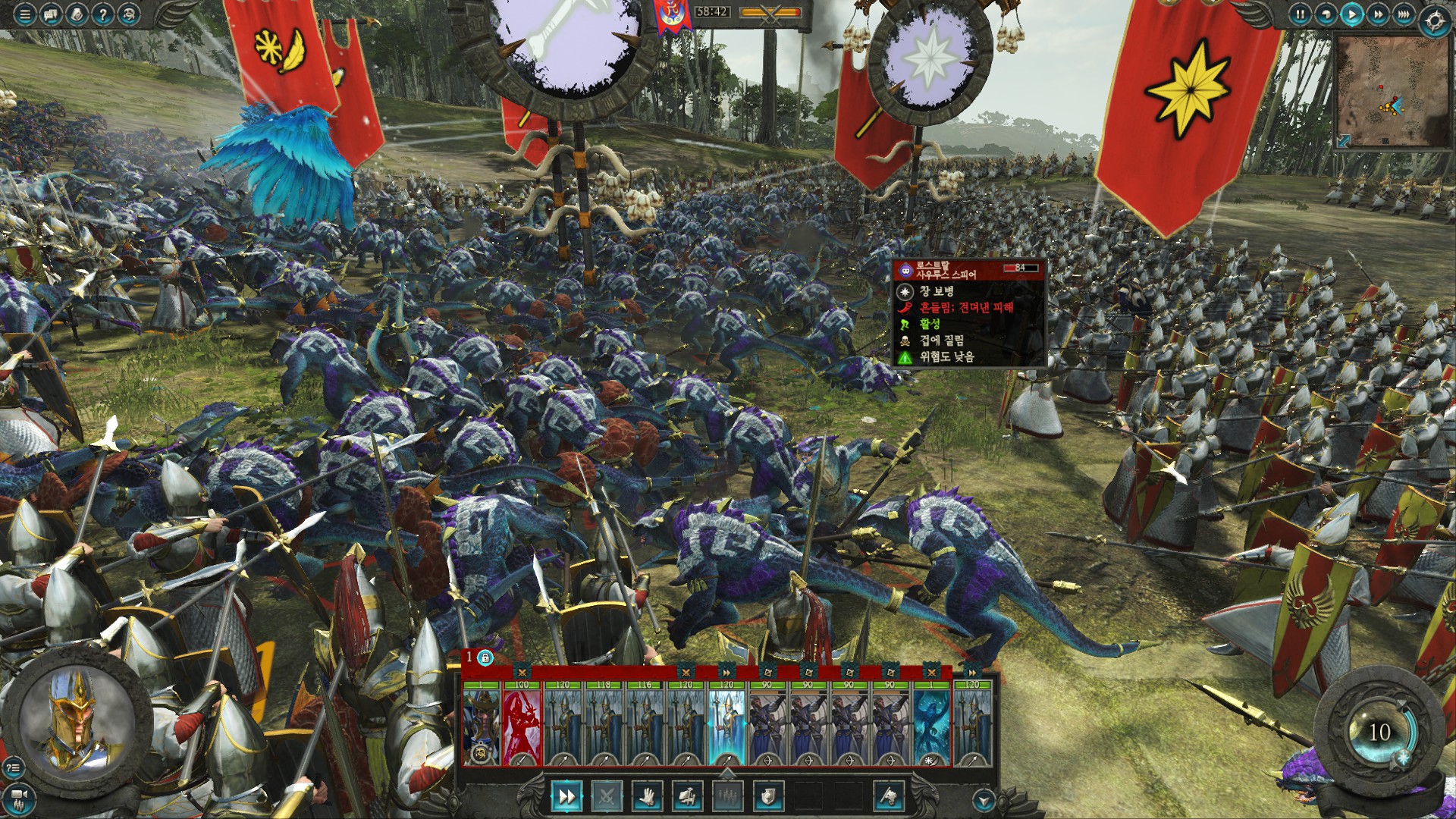The width and height of the screenshot is (1456, 819).
Task: Switch to fastest battle speed
Action: 1403,14
